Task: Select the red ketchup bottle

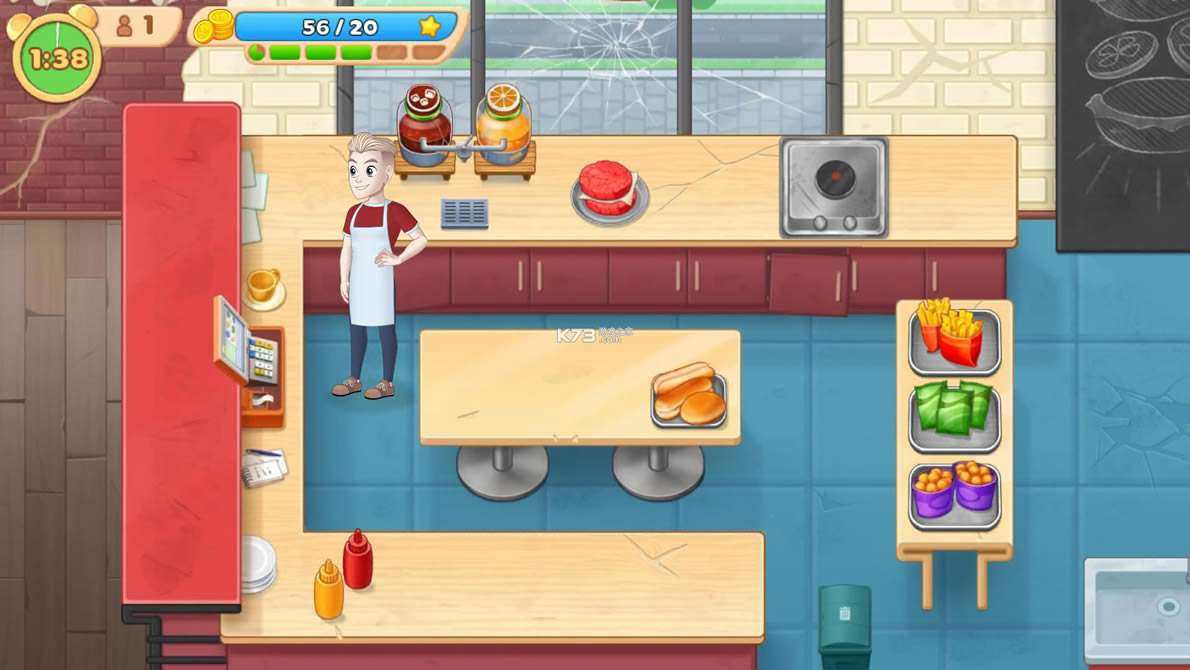Action: (x=358, y=559)
